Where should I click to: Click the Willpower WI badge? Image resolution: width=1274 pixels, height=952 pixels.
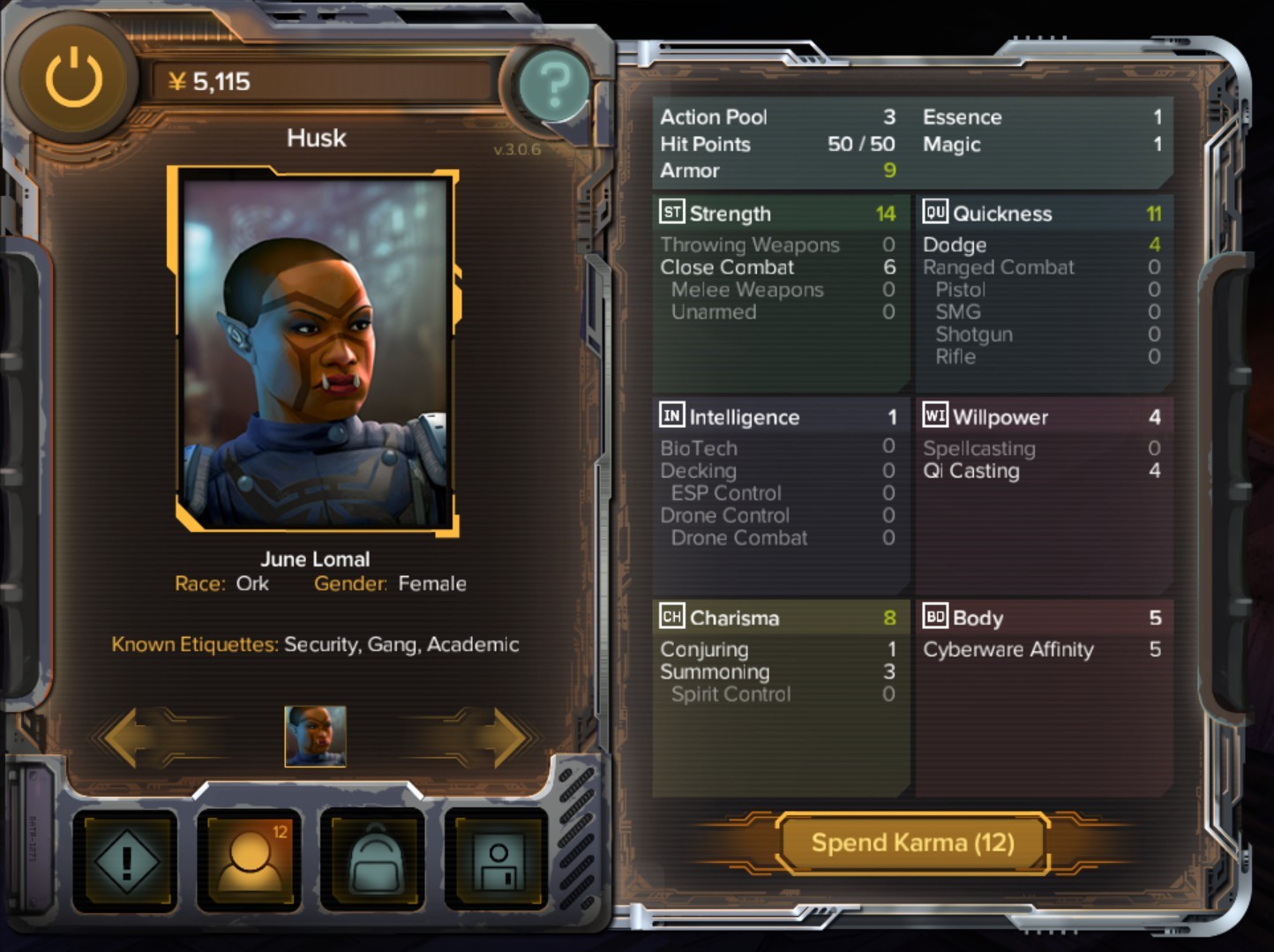pos(934,416)
